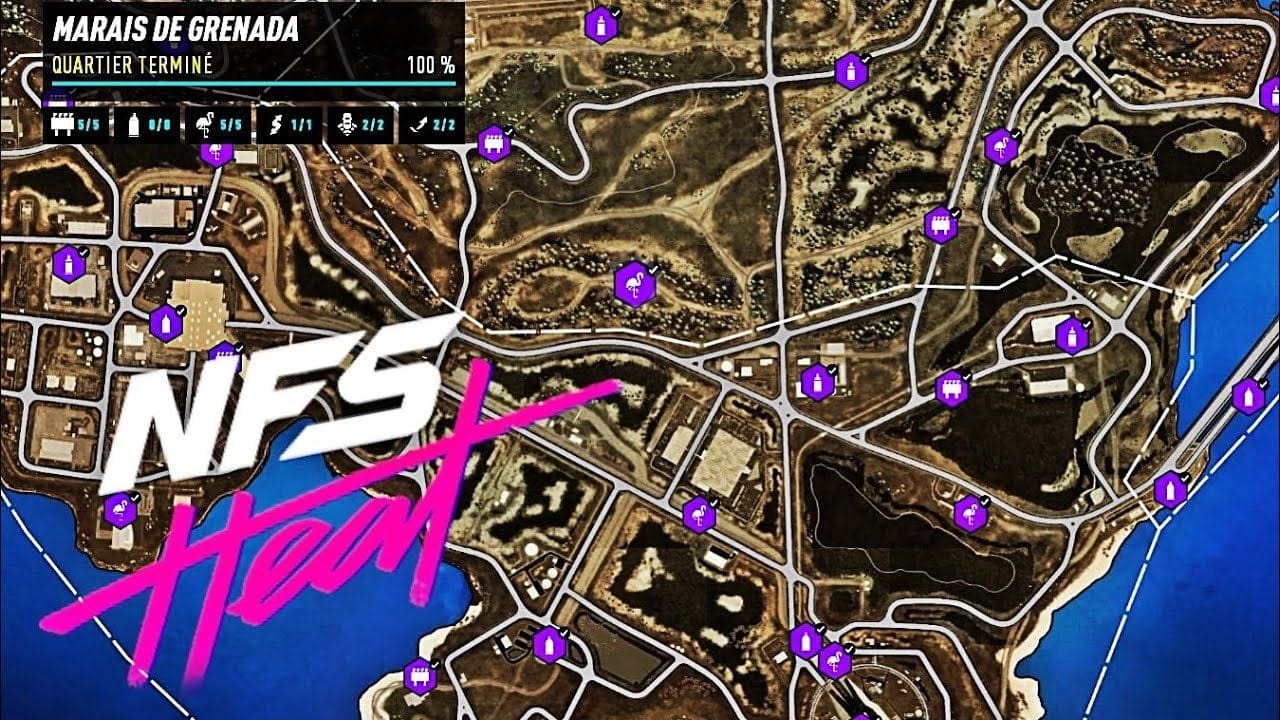Viewport: 1280px width, 720px height.
Task: Click the completion check on the top billboard marker
Action: [509, 130]
